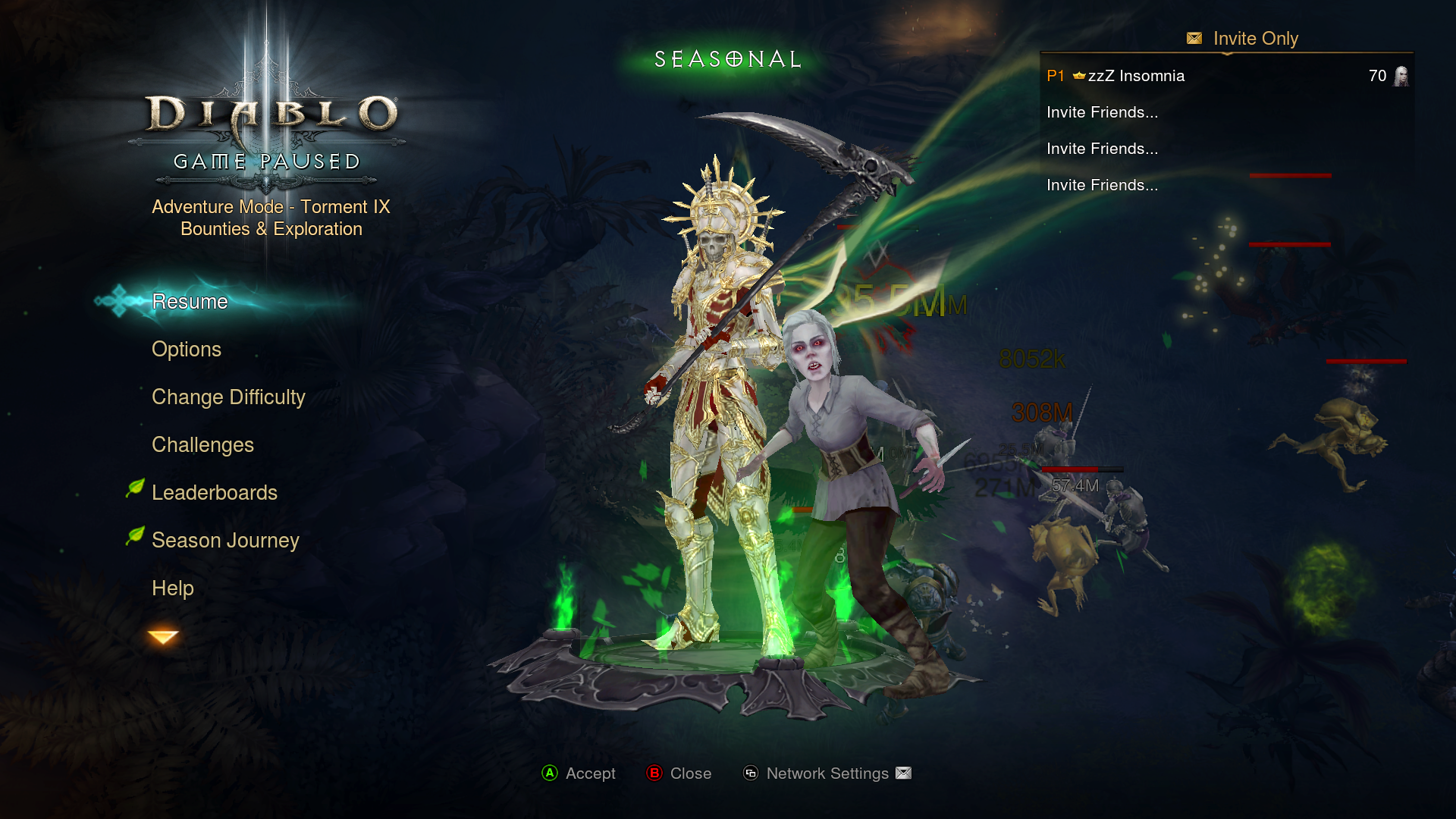The image size is (1456, 819).
Task: Resume the paused game
Action: pos(190,302)
